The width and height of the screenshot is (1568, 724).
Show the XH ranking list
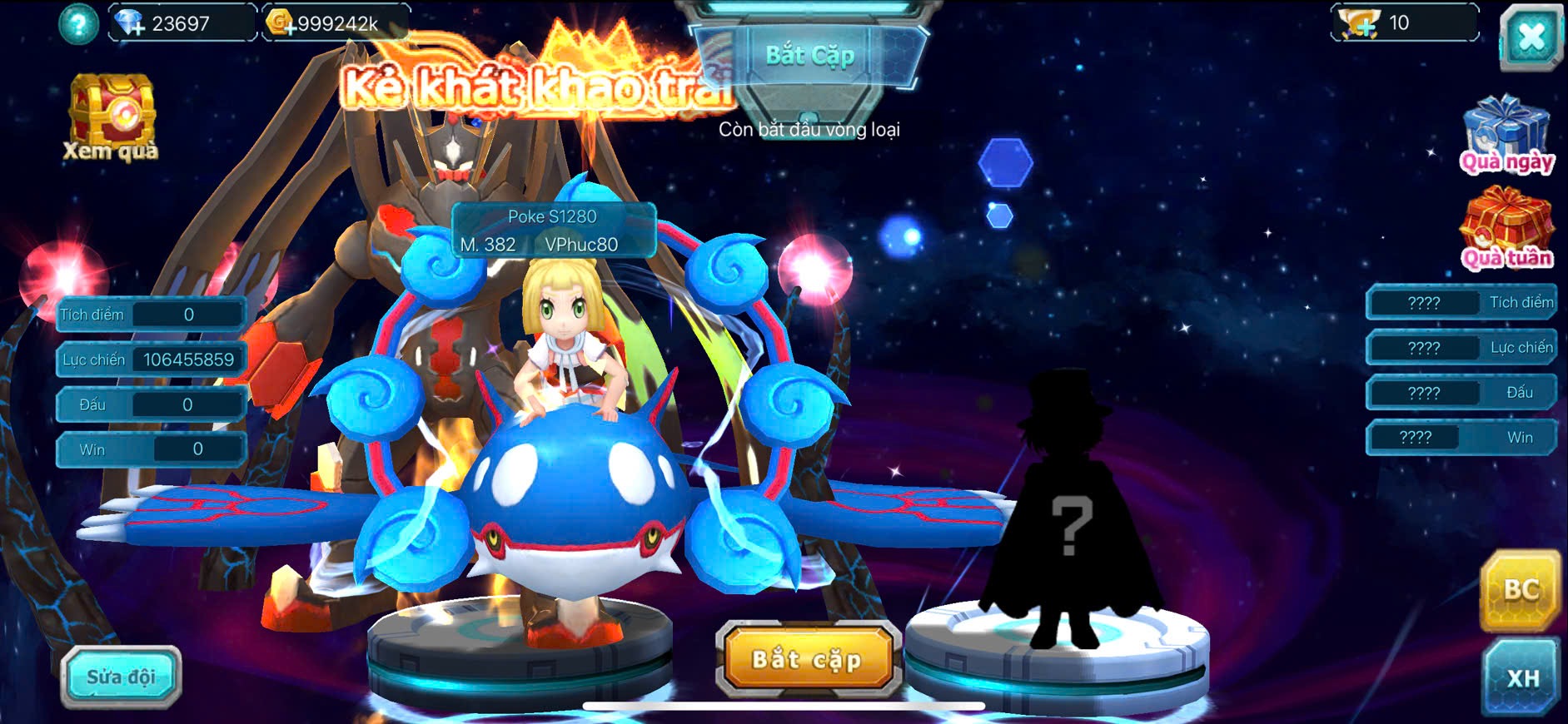point(1522,677)
